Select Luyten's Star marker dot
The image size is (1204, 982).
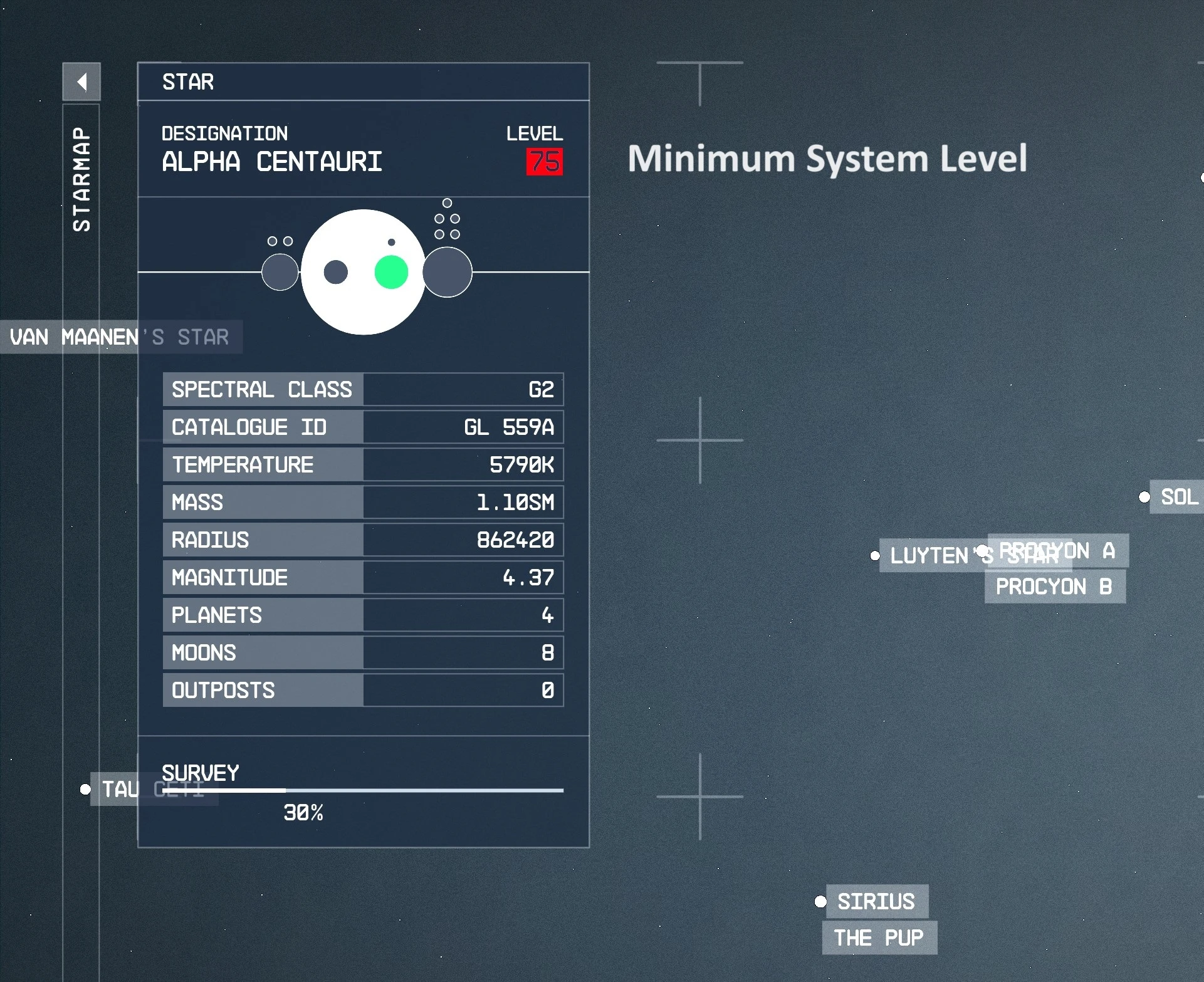click(875, 556)
